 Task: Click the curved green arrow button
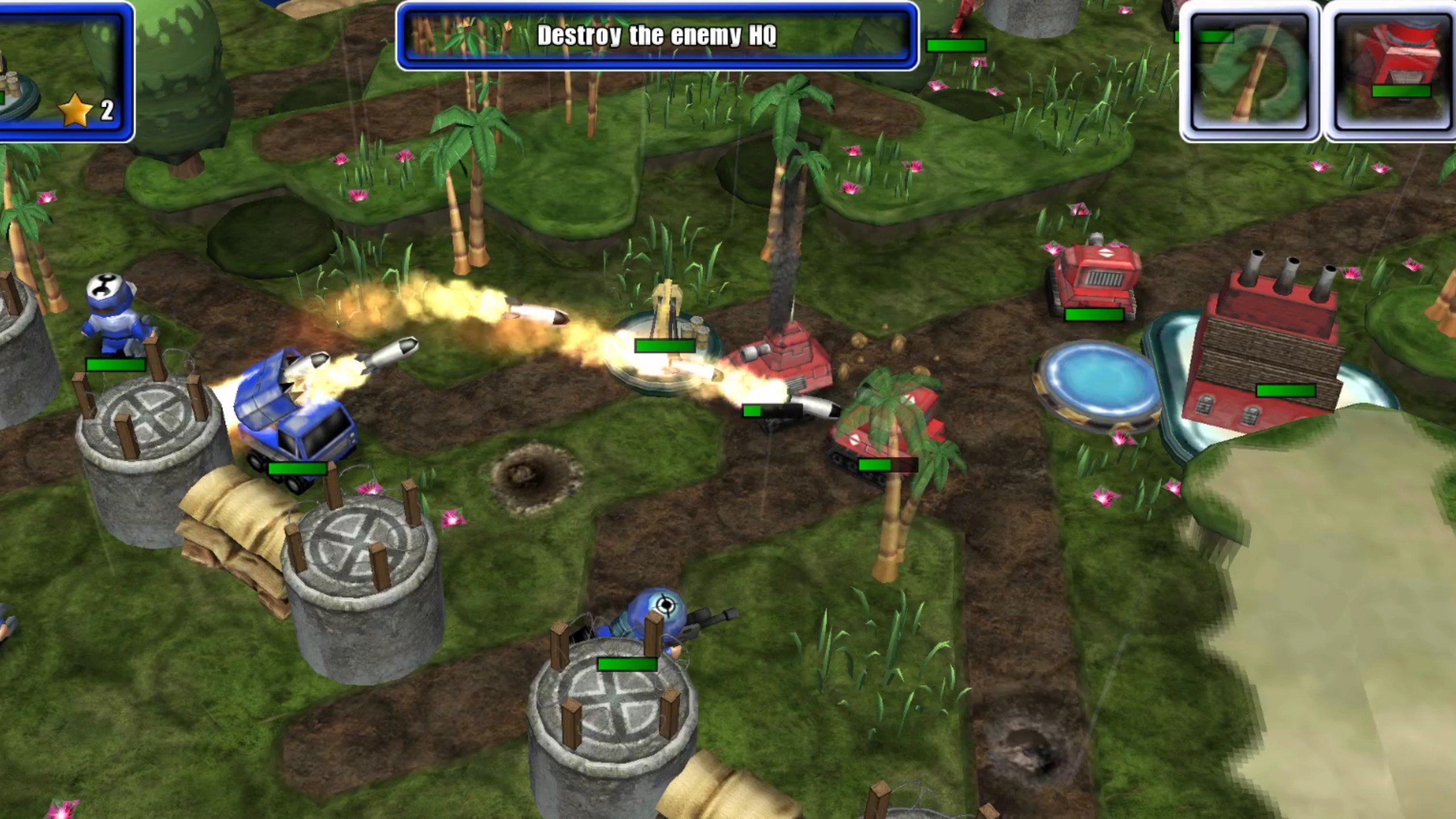click(x=1250, y=72)
